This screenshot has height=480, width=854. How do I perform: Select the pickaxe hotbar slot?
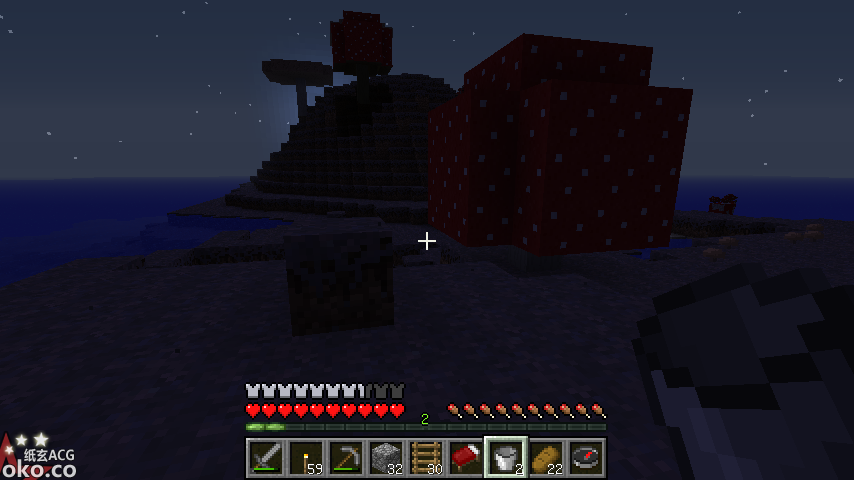point(346,458)
